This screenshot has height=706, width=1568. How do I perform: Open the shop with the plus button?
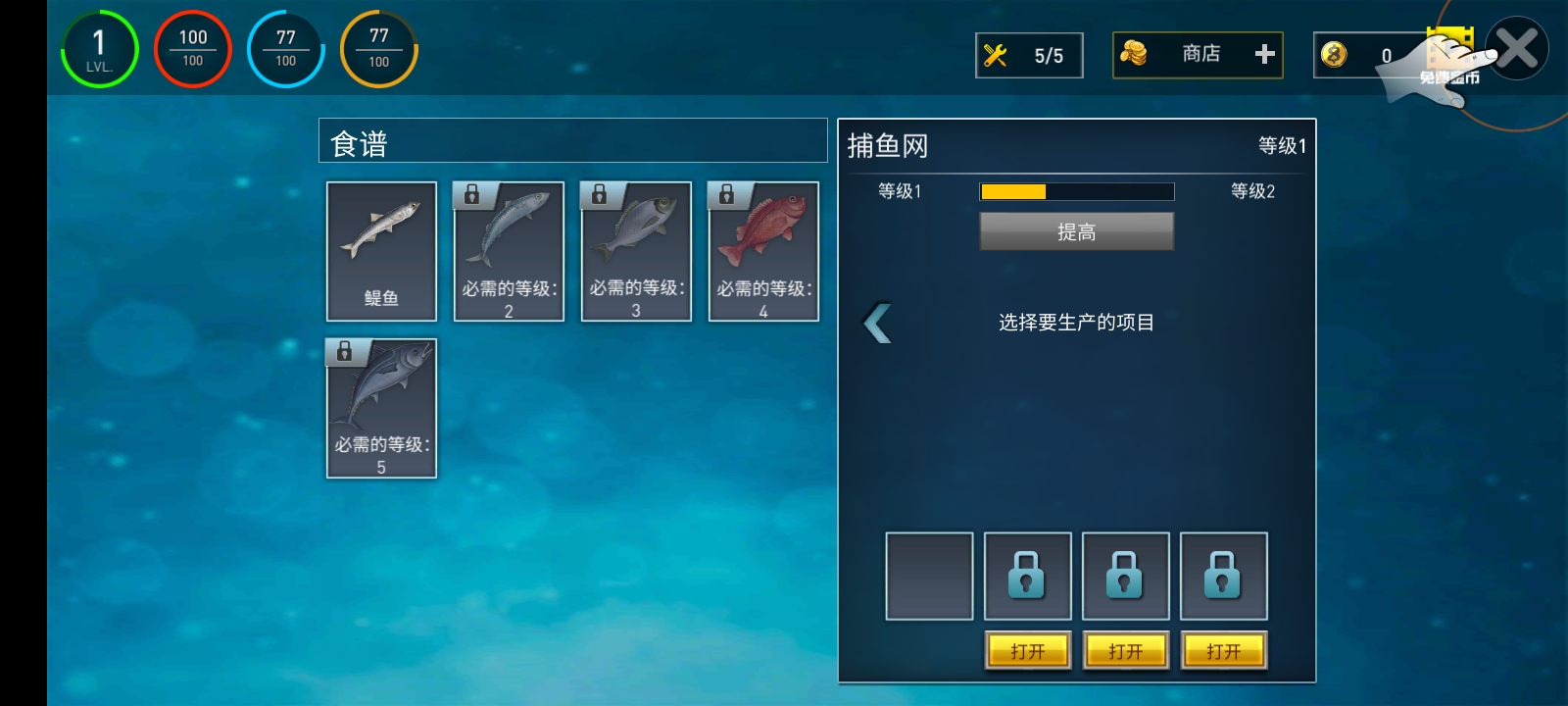pyautogui.click(x=1262, y=54)
